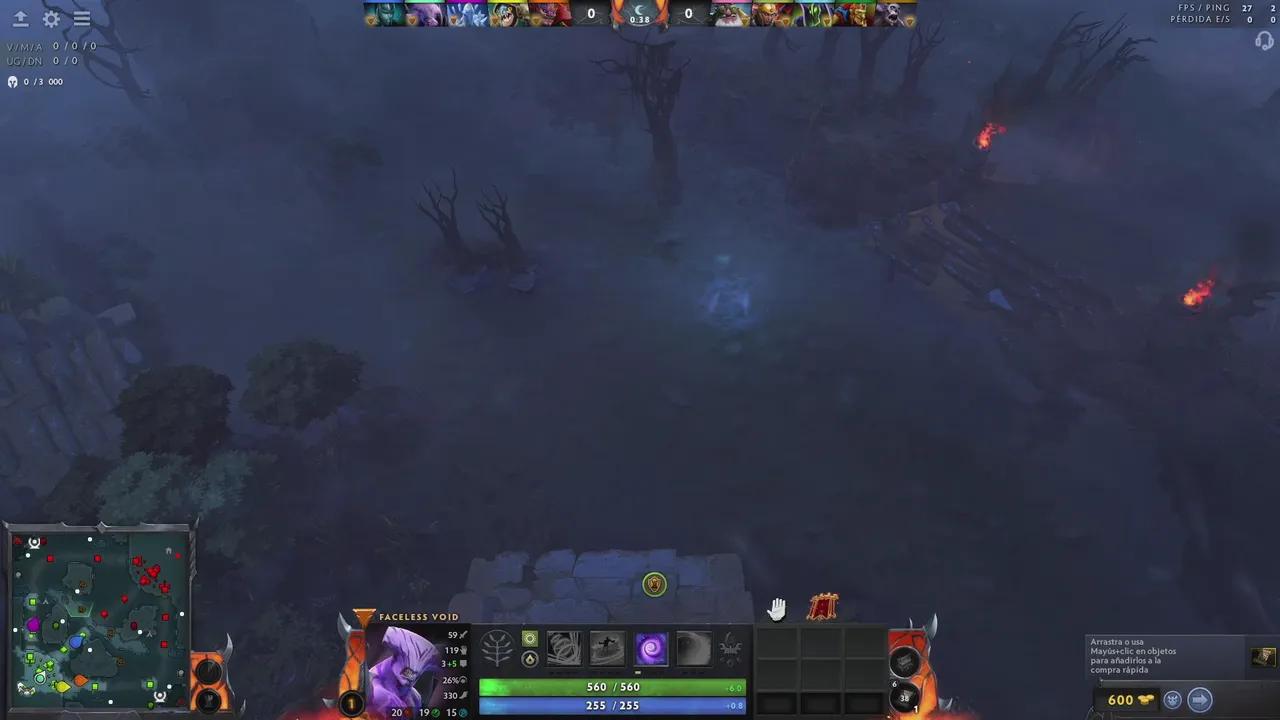1280x720 pixels.
Task: Click Faceless Void's green health bar
Action: [x=610, y=687]
